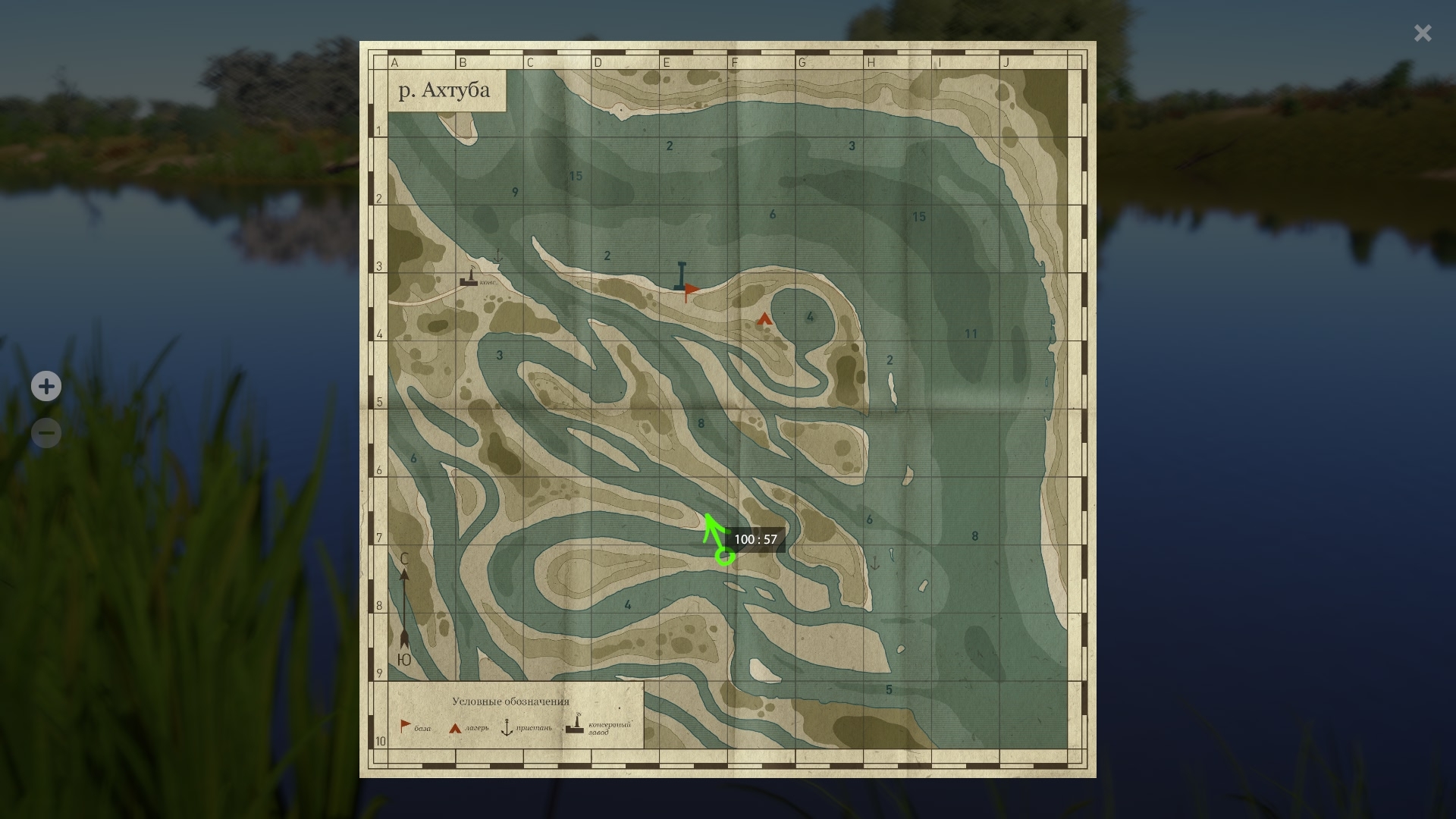Zoom out the map with minus button
This screenshot has width=1456, height=819.
46,433
